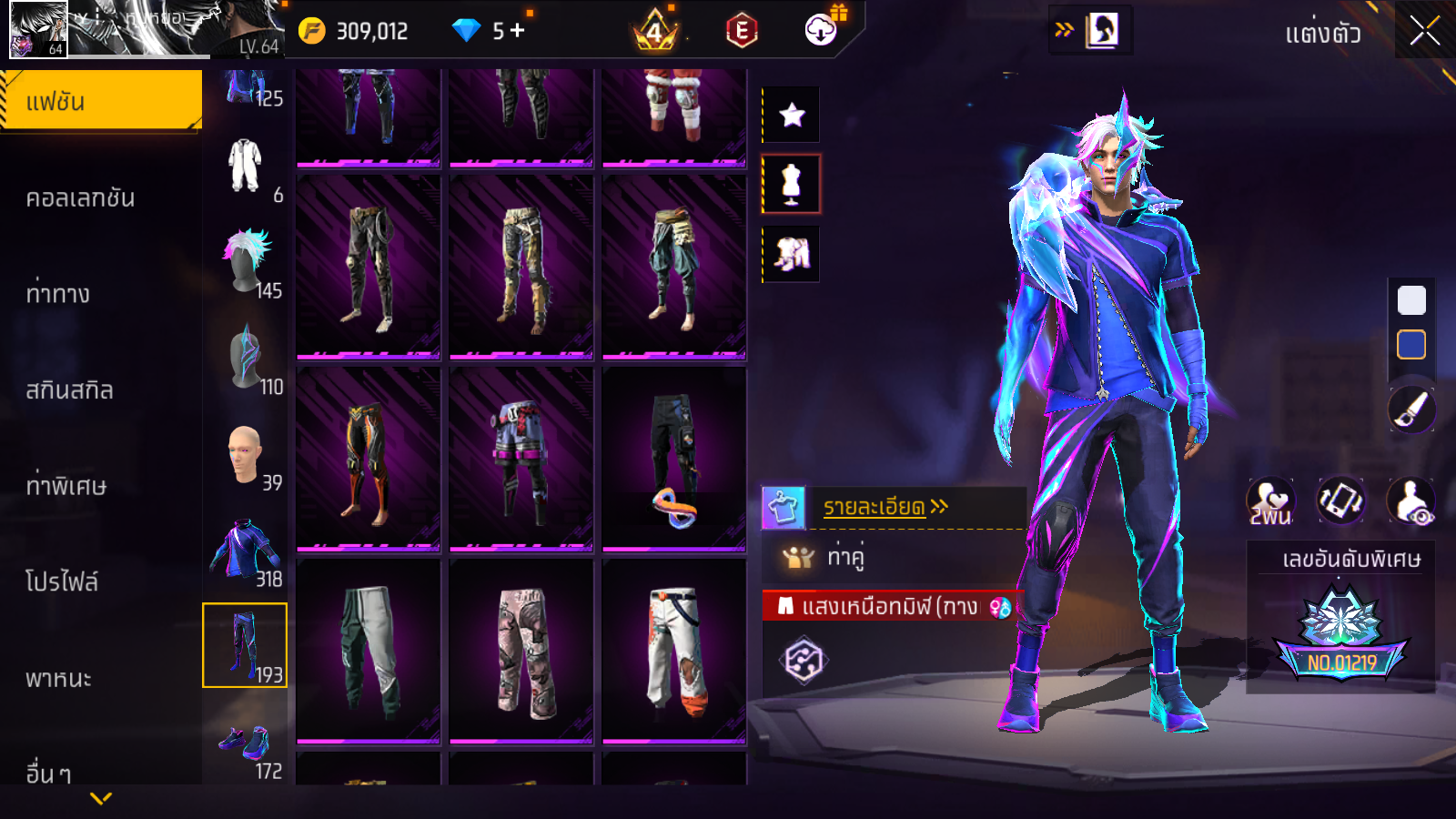Choose the white color swatch
Image resolution: width=1456 pixels, height=819 pixels.
coord(1411,300)
